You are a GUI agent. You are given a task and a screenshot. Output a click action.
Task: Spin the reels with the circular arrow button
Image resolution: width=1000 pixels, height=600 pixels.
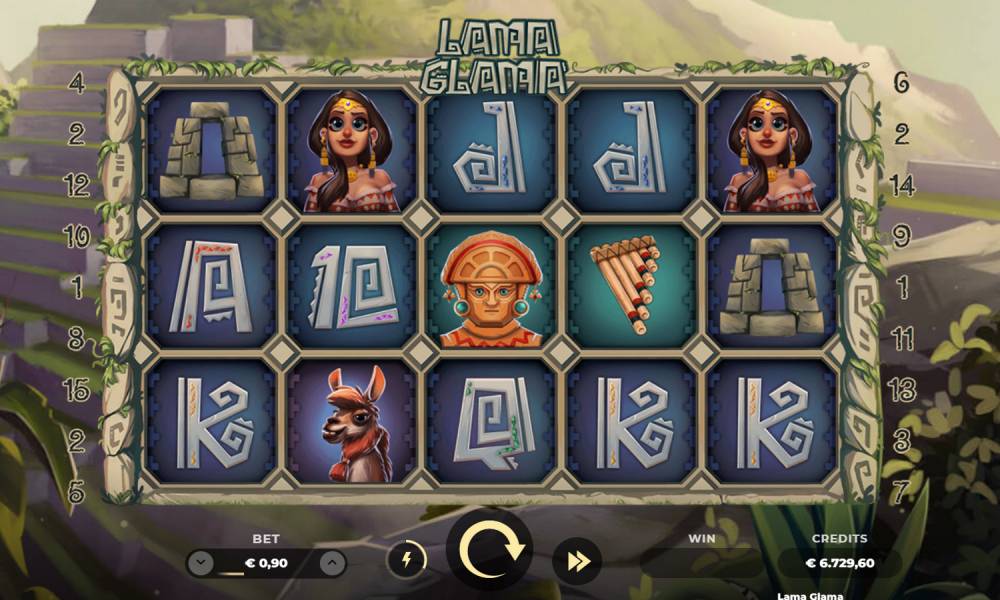point(490,549)
